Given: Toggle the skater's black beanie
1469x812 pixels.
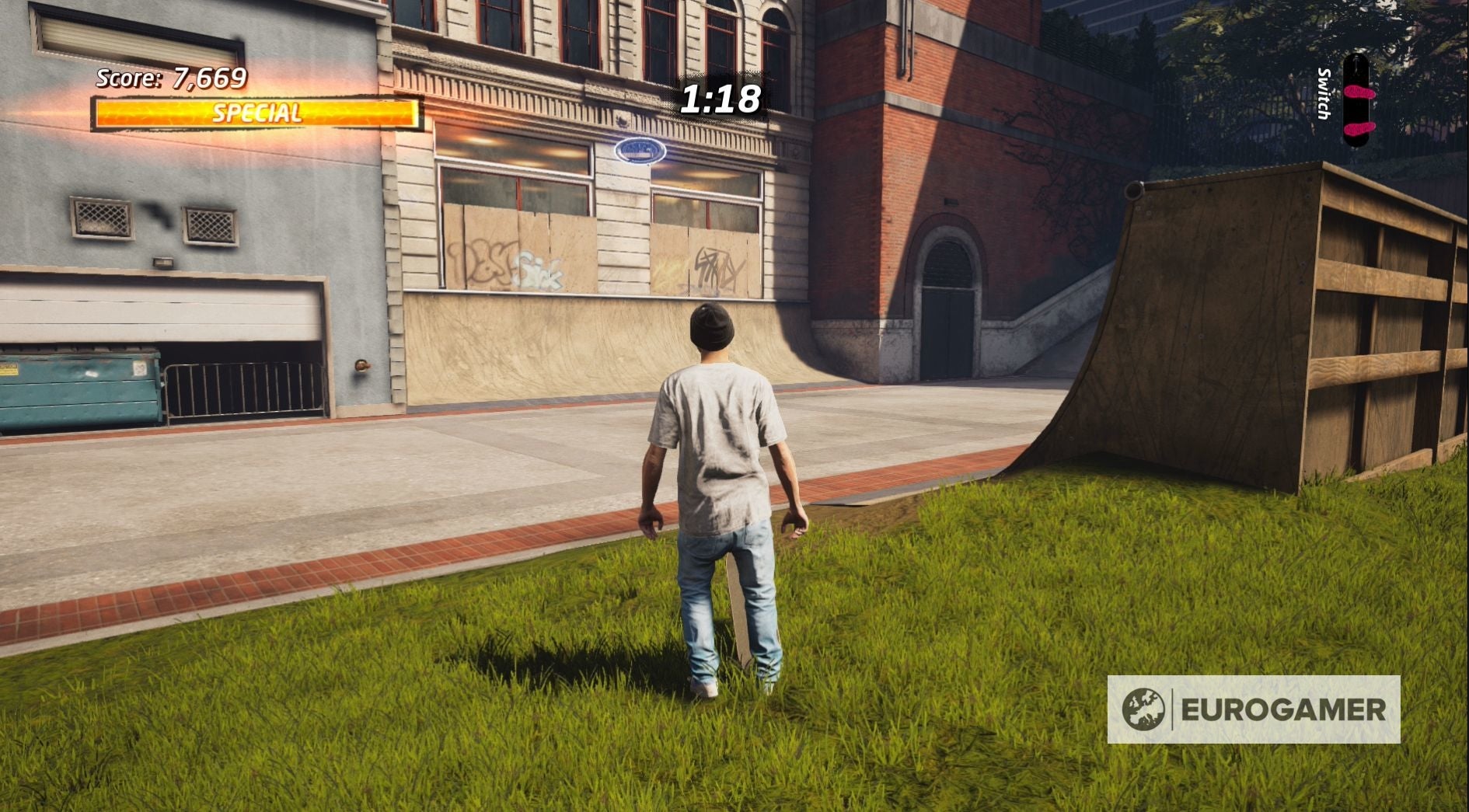Looking at the screenshot, I should pos(714,327).
